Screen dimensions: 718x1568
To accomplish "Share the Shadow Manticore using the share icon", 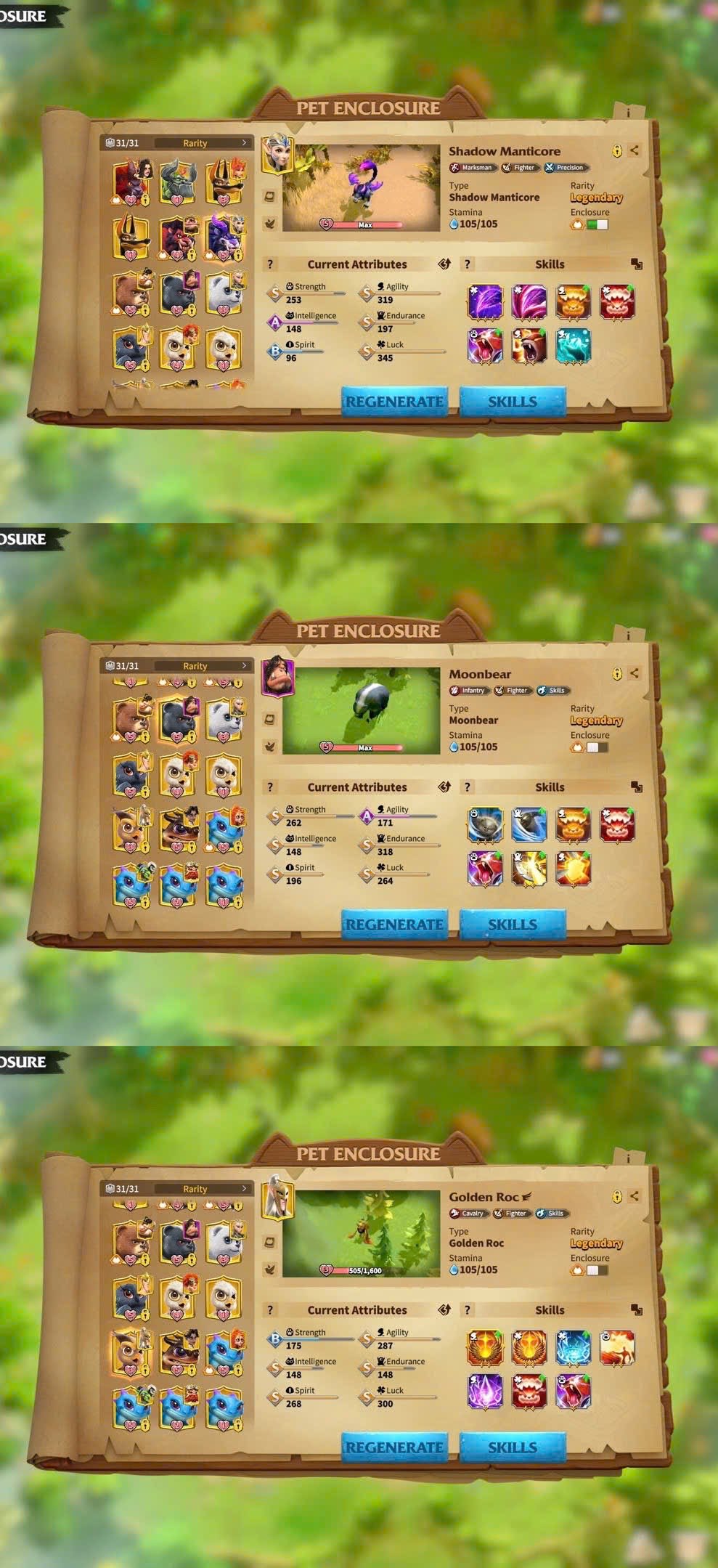I will coord(635,150).
